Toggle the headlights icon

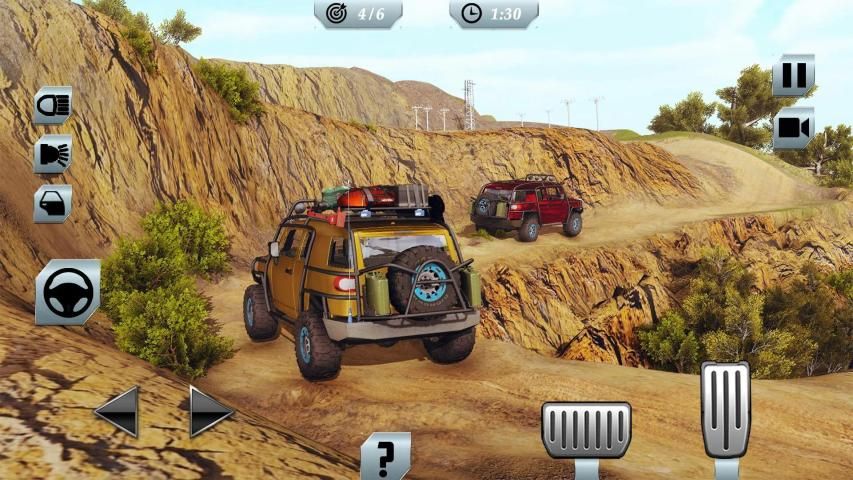(x=52, y=104)
